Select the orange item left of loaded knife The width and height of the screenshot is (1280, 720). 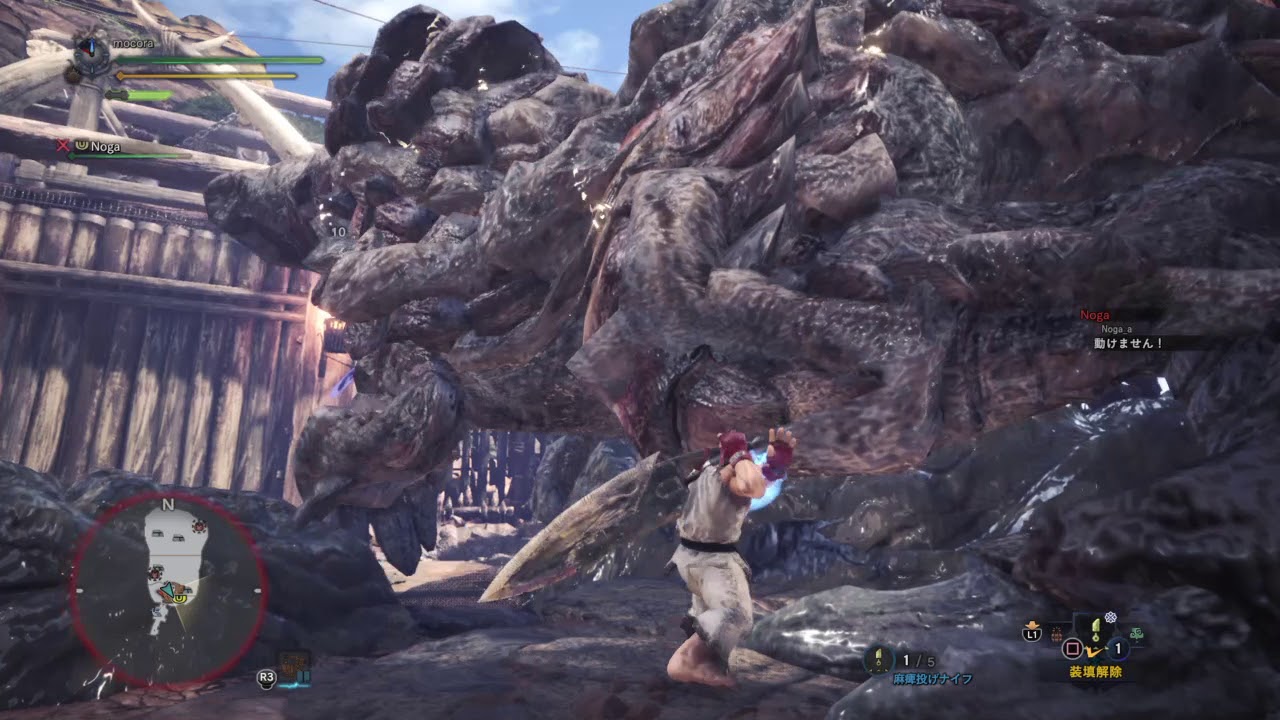pyautogui.click(x=1059, y=632)
